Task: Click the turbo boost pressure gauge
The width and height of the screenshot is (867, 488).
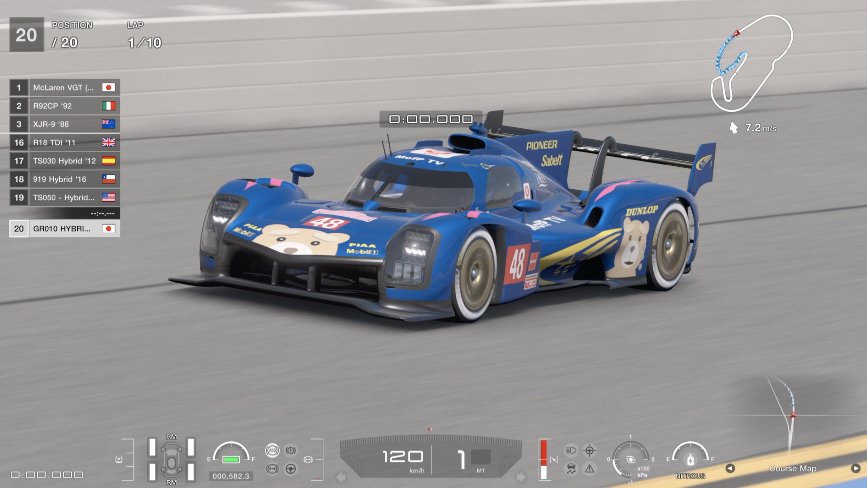Action: pos(632,458)
